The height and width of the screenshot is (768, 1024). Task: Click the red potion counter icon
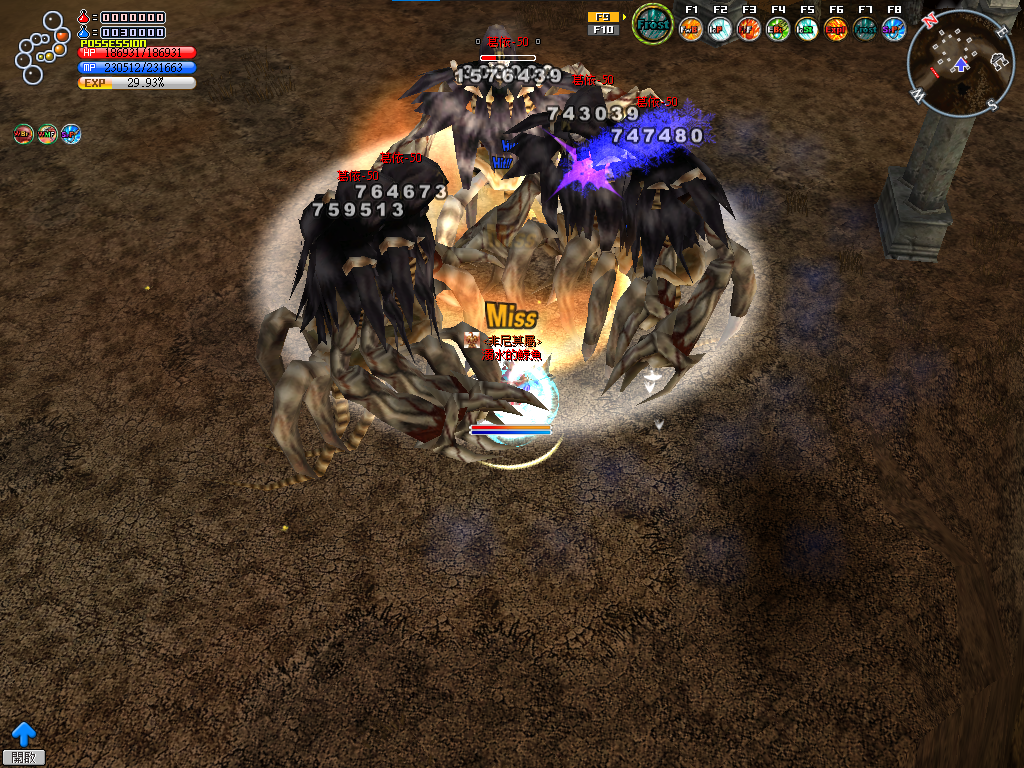[x=84, y=17]
